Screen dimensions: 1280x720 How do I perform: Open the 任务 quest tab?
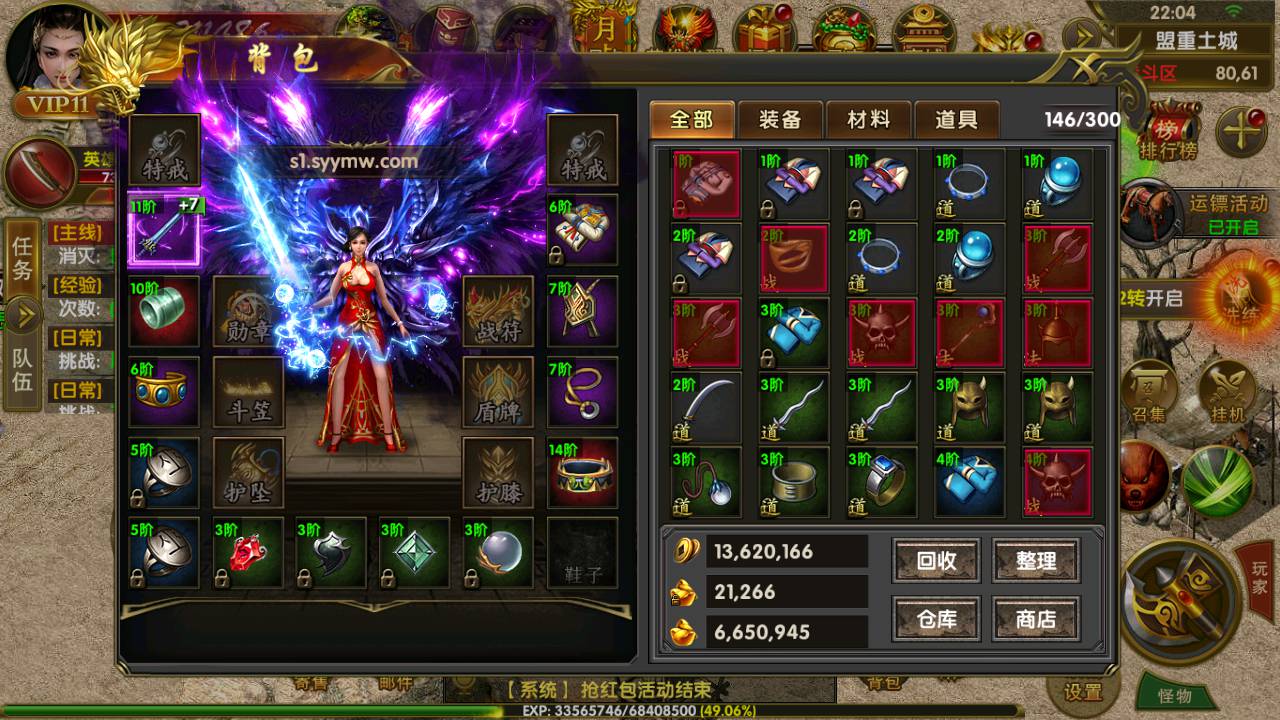[x=22, y=259]
